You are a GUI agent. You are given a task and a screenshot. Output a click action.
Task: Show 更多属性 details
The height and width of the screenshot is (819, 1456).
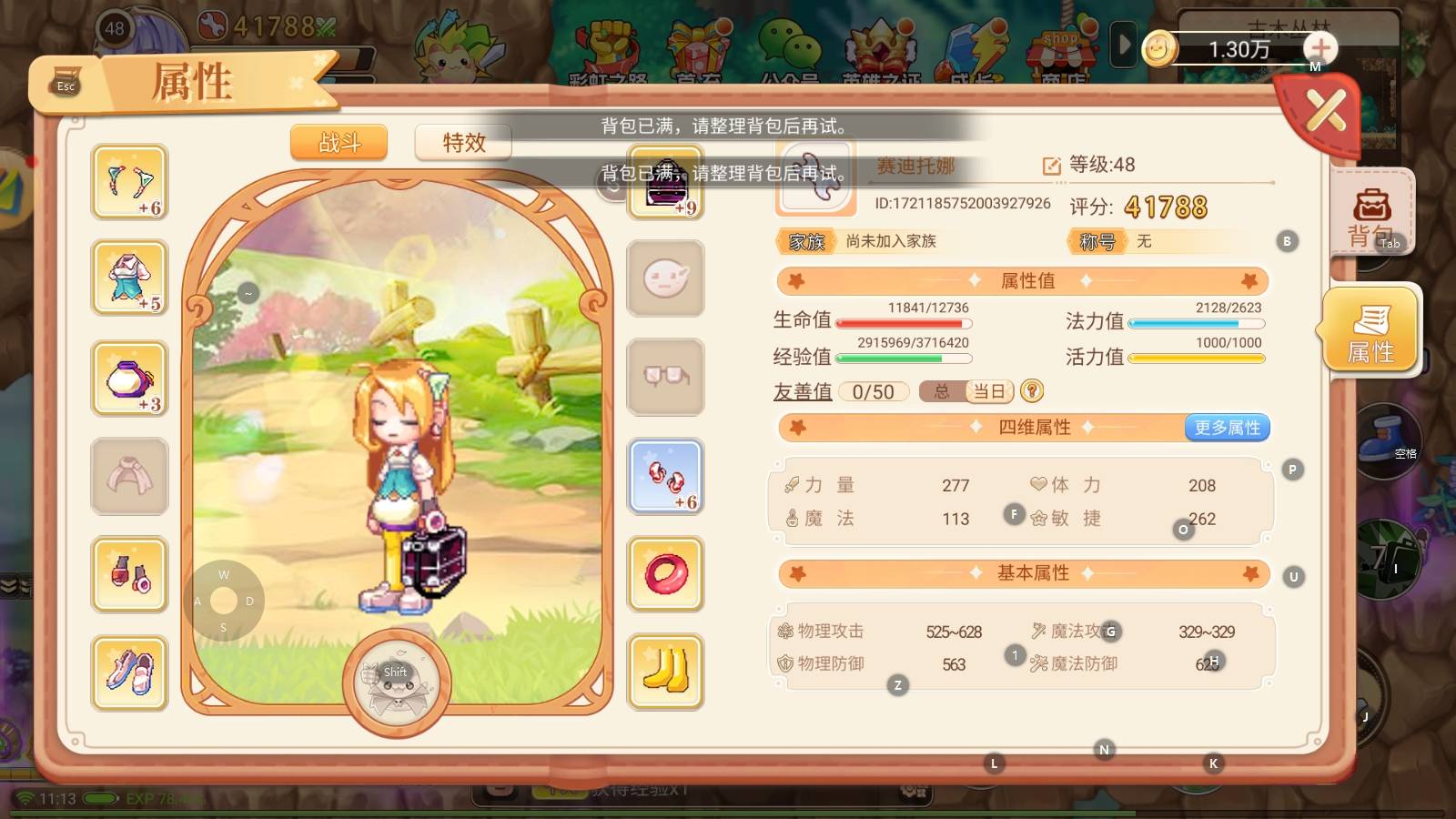(x=1227, y=428)
